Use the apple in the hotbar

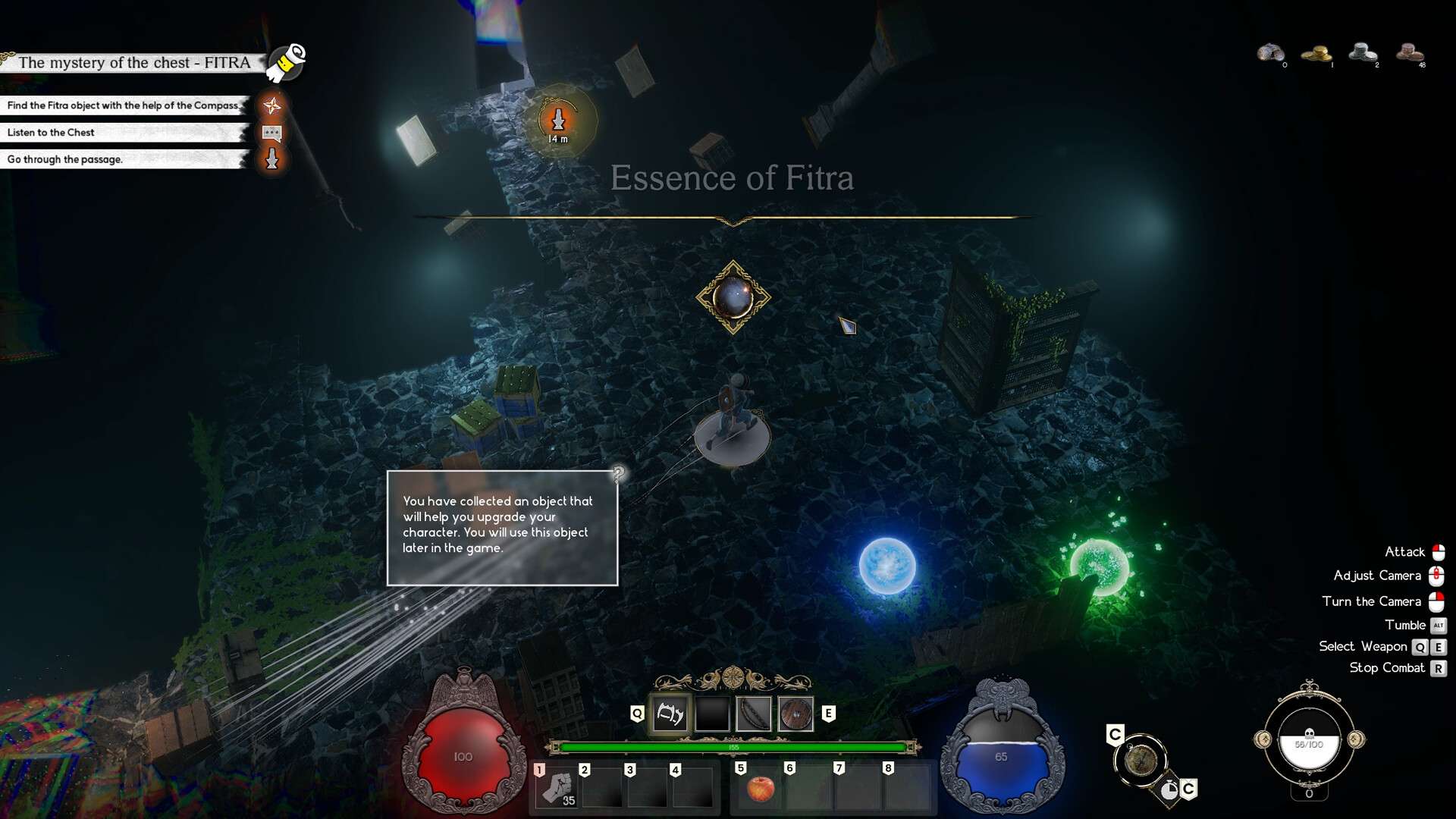coord(760,789)
